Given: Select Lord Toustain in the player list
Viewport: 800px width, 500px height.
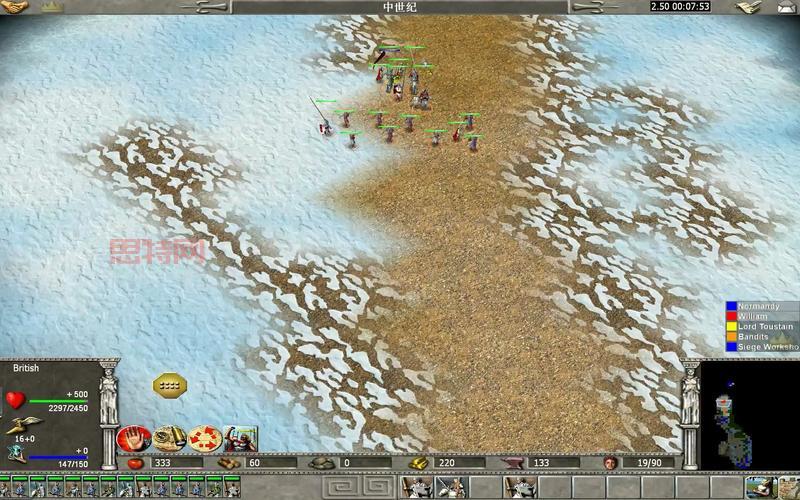Looking at the screenshot, I should click(766, 326).
